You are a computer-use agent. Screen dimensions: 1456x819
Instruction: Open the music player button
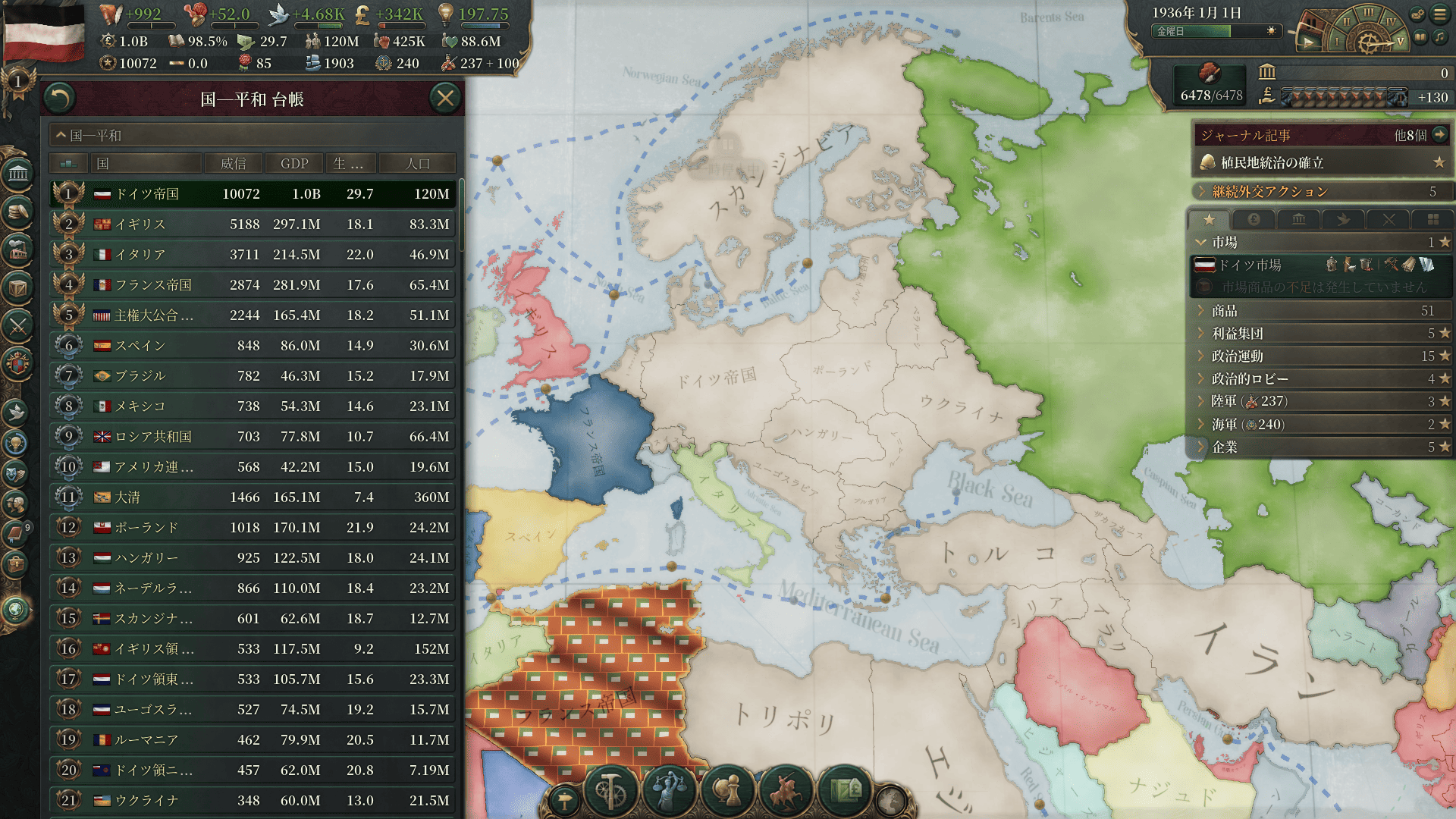1439,37
